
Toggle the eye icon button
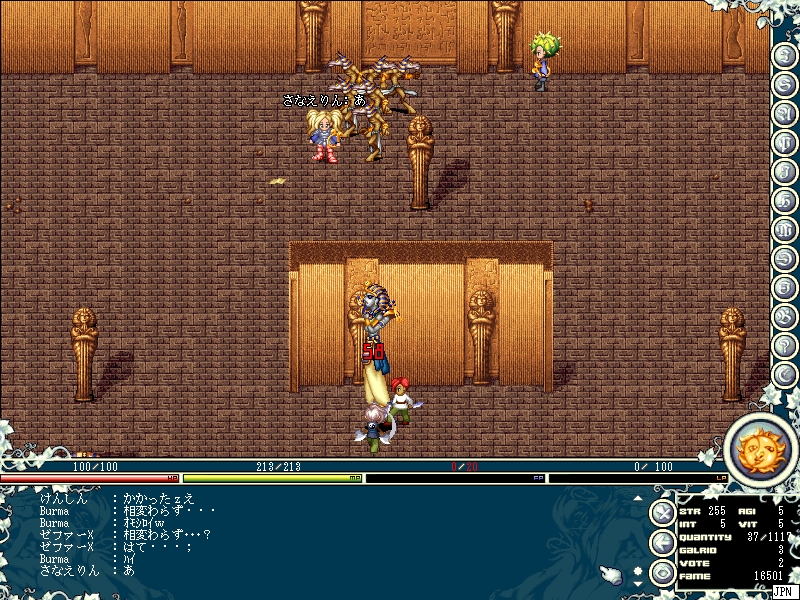[662, 573]
